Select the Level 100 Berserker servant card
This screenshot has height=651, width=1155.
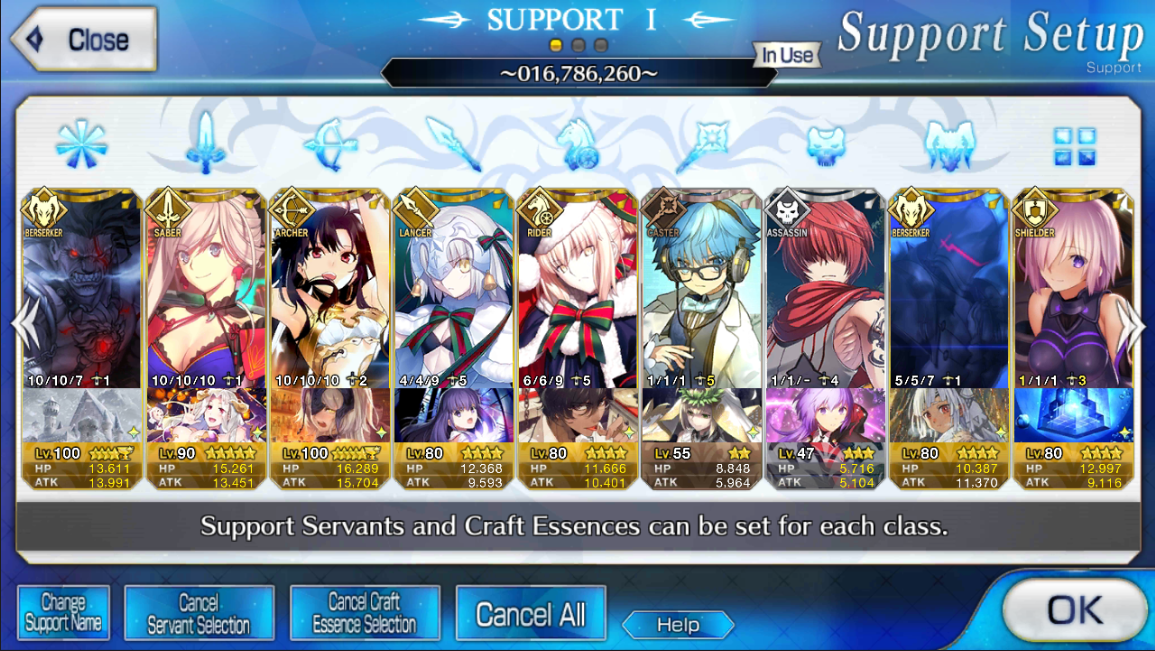click(x=82, y=290)
